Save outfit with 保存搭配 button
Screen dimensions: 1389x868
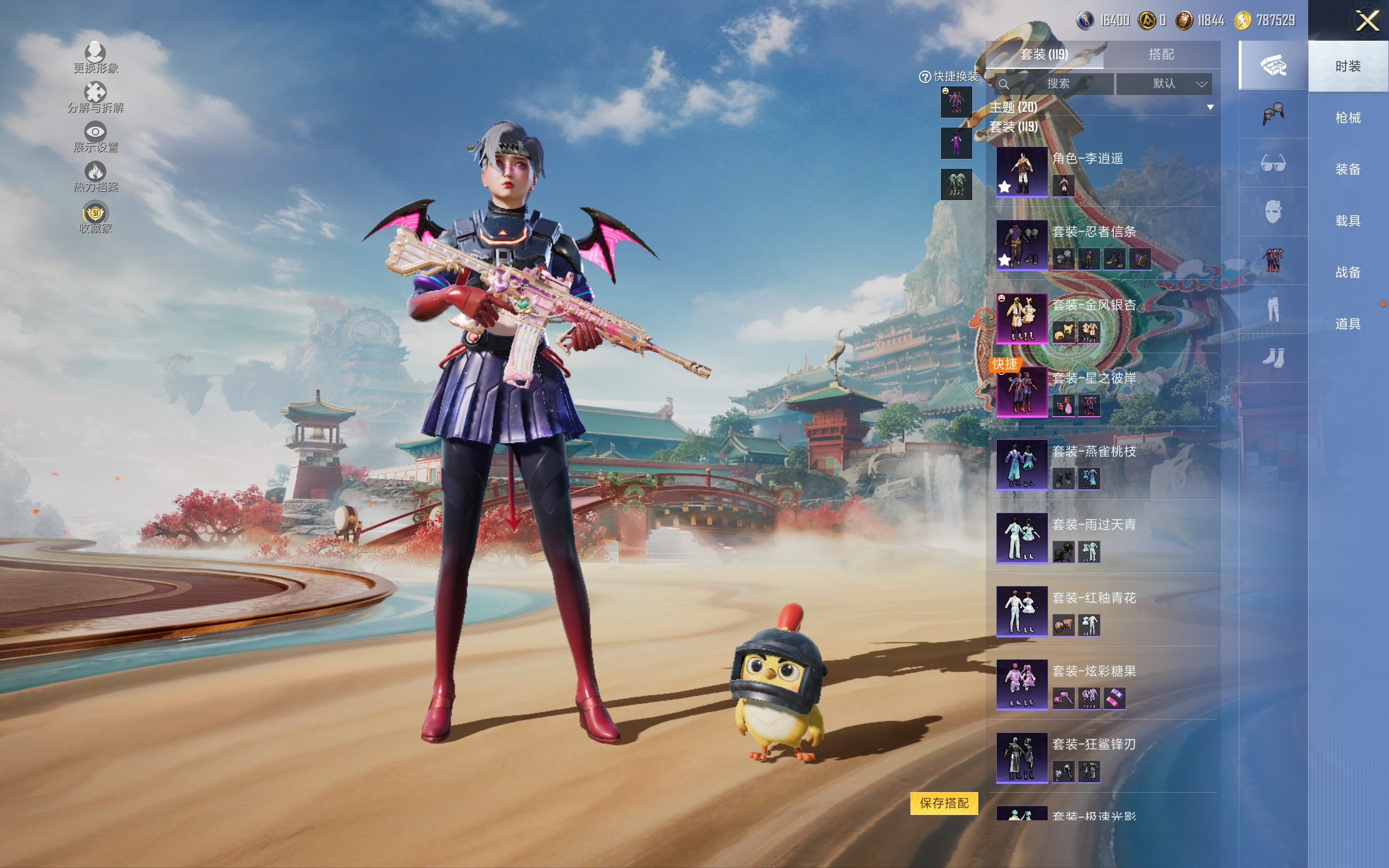click(944, 803)
